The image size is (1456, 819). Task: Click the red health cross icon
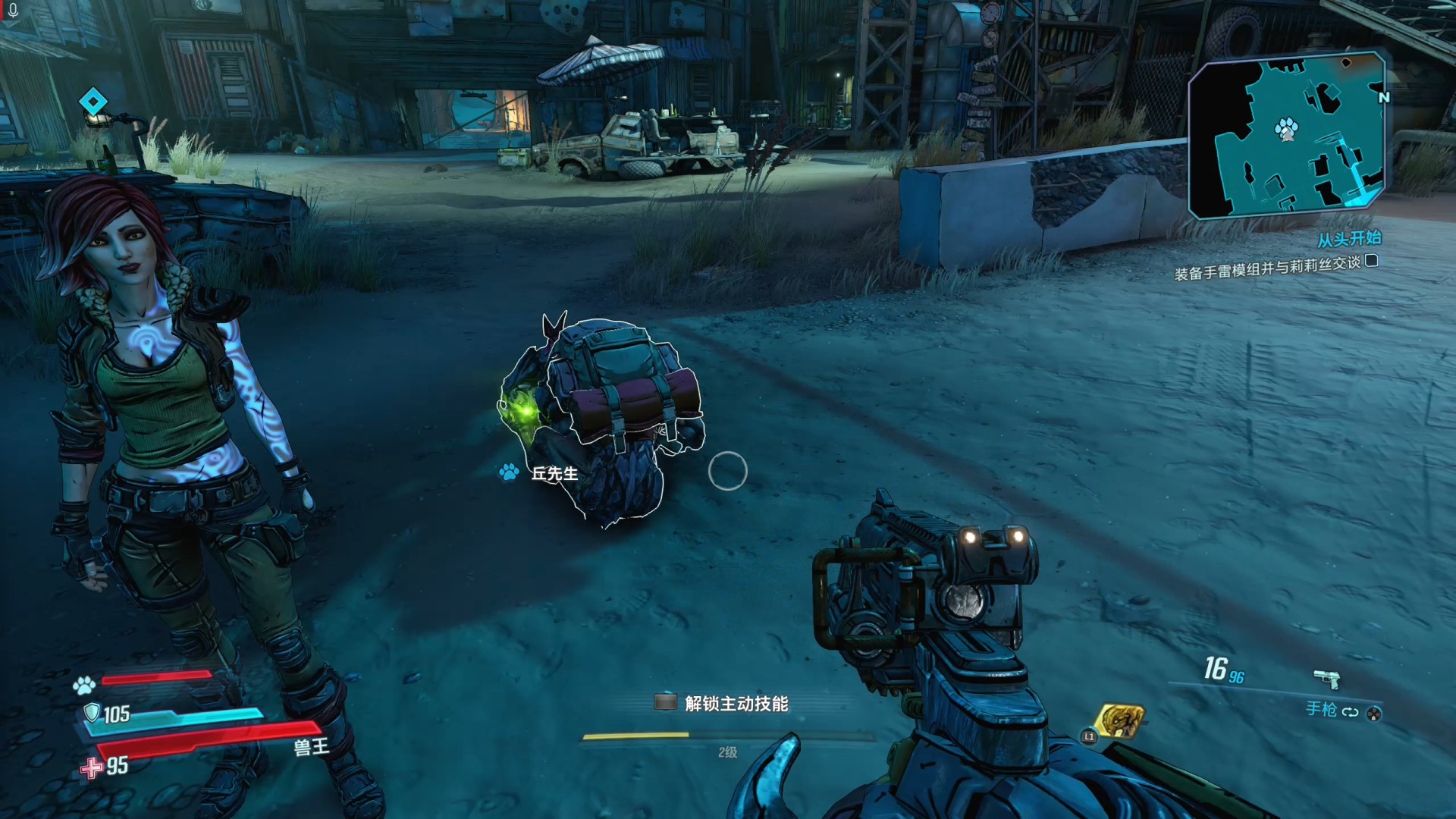point(92,767)
